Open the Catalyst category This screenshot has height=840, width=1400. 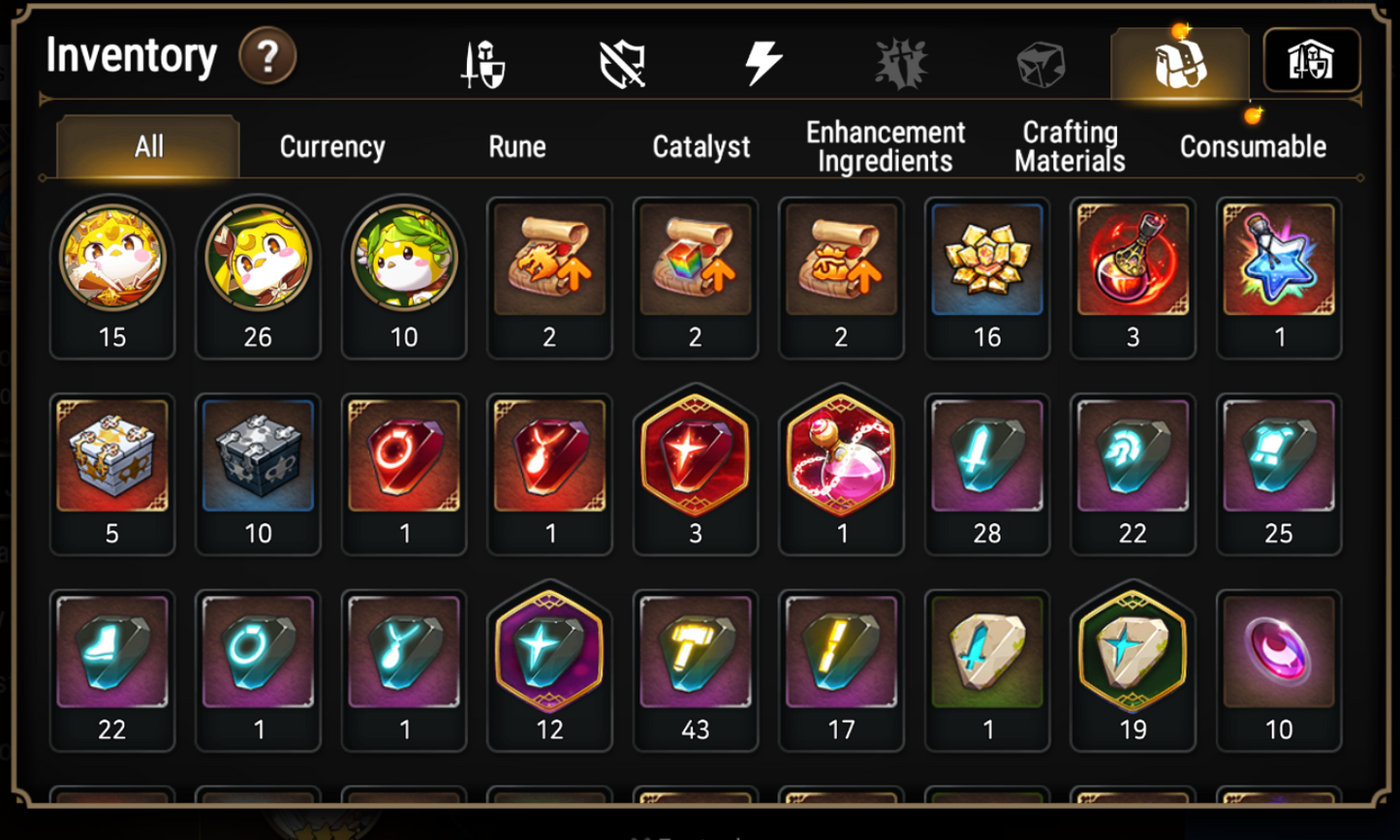pos(700,147)
